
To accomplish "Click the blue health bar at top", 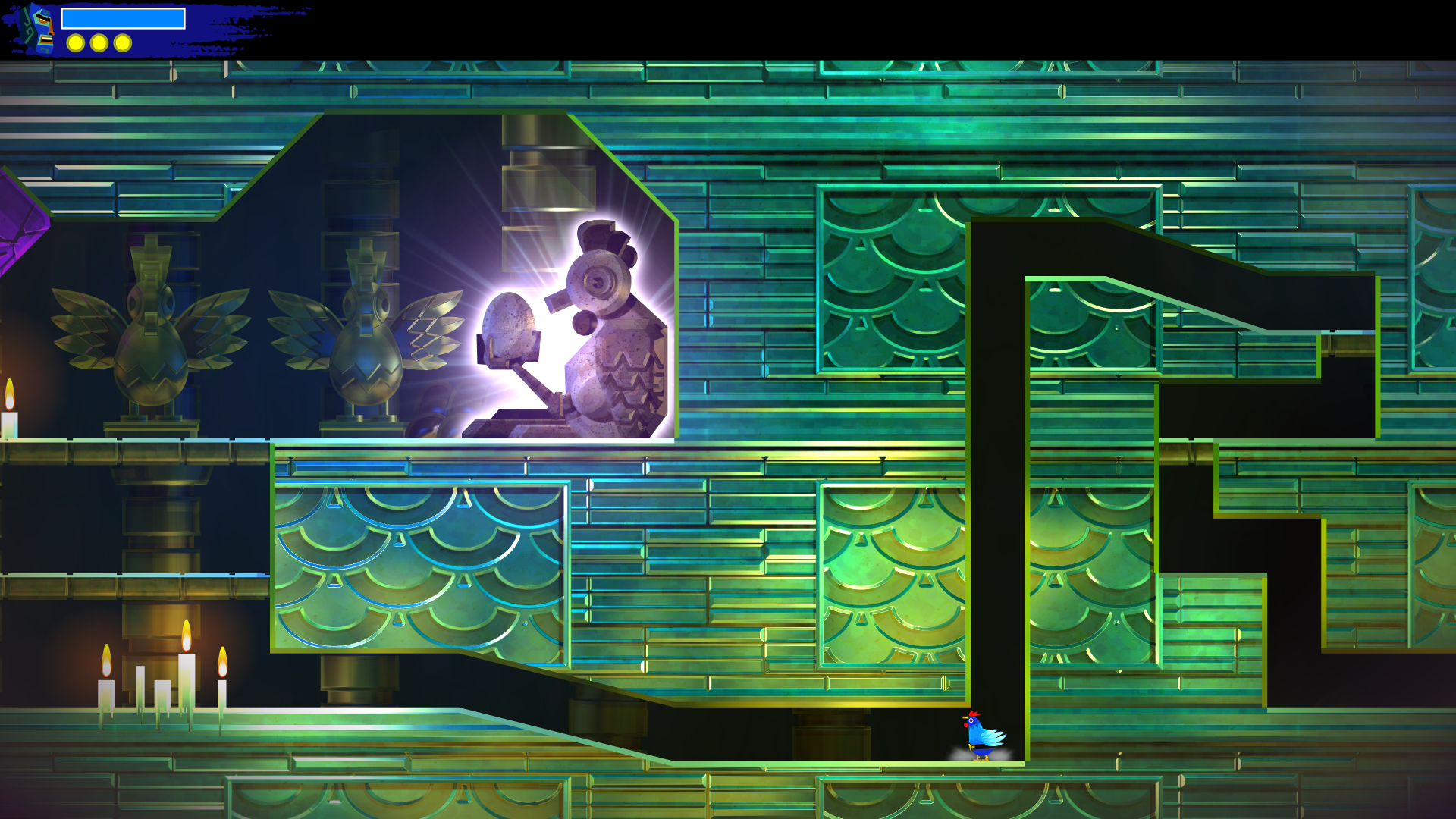I will pyautogui.click(x=125, y=17).
